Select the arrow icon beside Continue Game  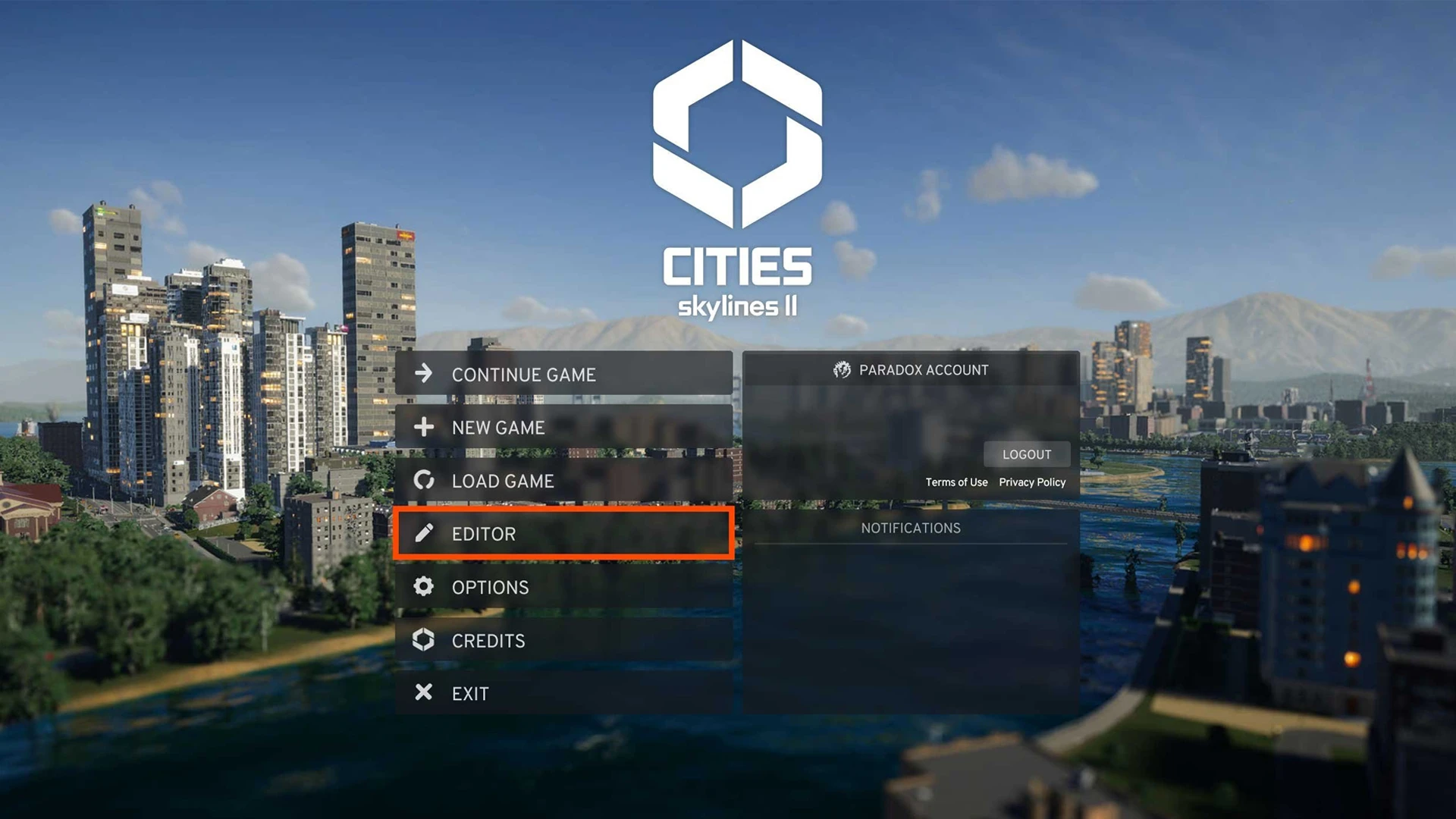coord(423,374)
